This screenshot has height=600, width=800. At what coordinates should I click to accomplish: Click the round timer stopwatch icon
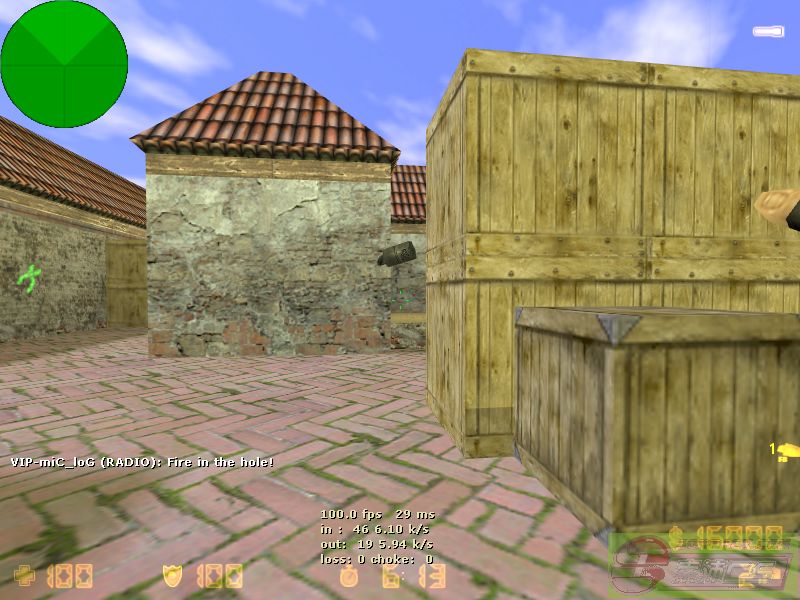pos(349,575)
